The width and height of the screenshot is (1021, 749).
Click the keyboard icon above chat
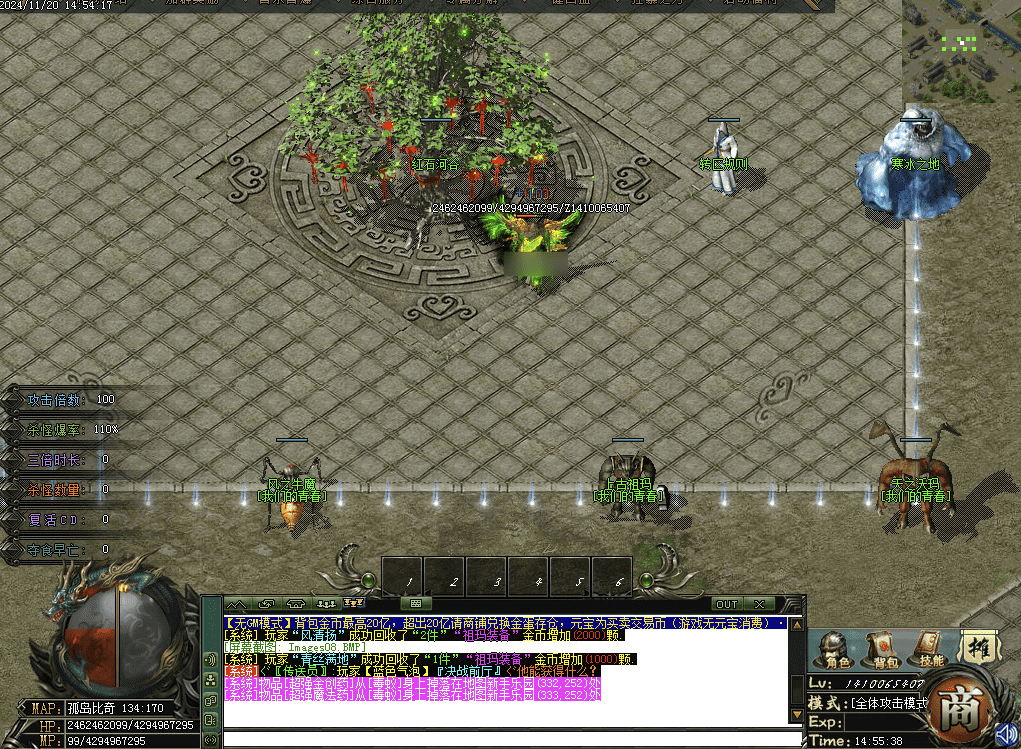click(415, 604)
